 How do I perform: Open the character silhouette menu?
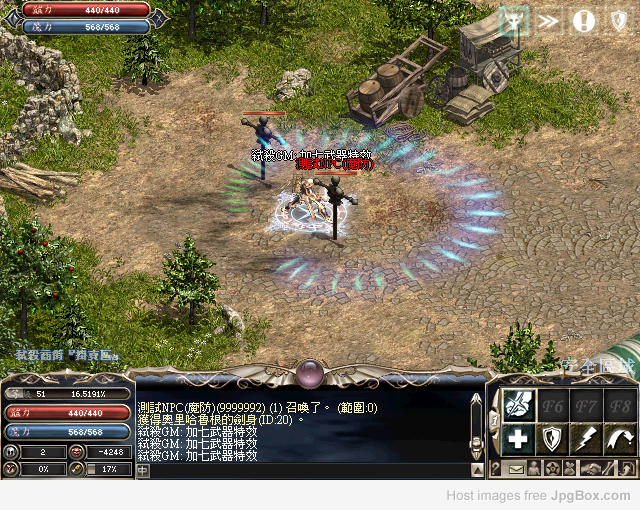point(533,468)
